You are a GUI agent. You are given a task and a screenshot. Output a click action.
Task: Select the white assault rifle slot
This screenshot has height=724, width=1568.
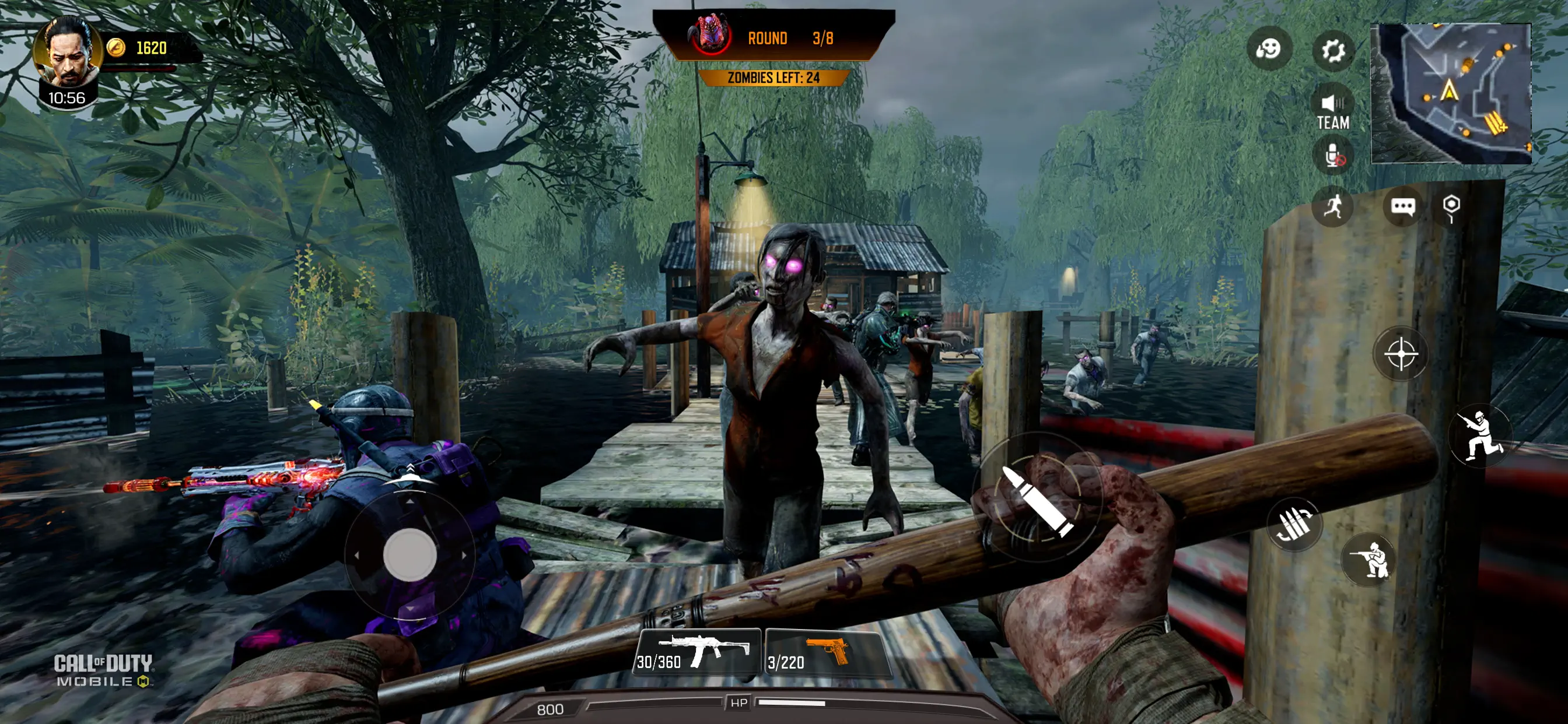click(x=698, y=653)
